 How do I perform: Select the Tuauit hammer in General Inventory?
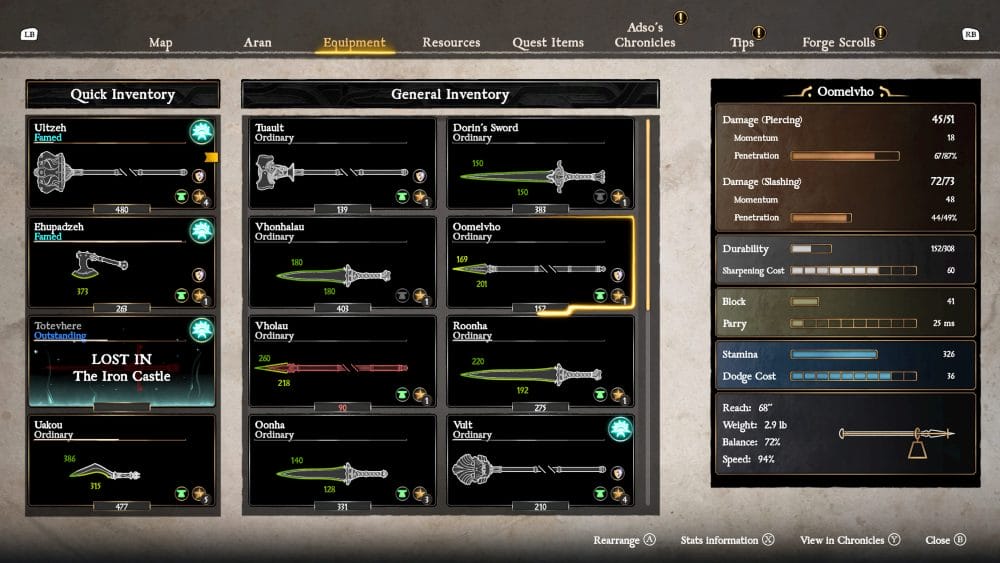[x=342, y=166]
